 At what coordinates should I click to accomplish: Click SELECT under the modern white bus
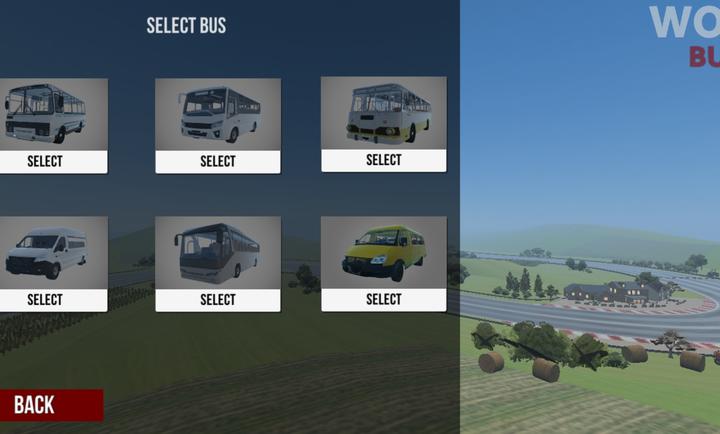click(x=217, y=161)
